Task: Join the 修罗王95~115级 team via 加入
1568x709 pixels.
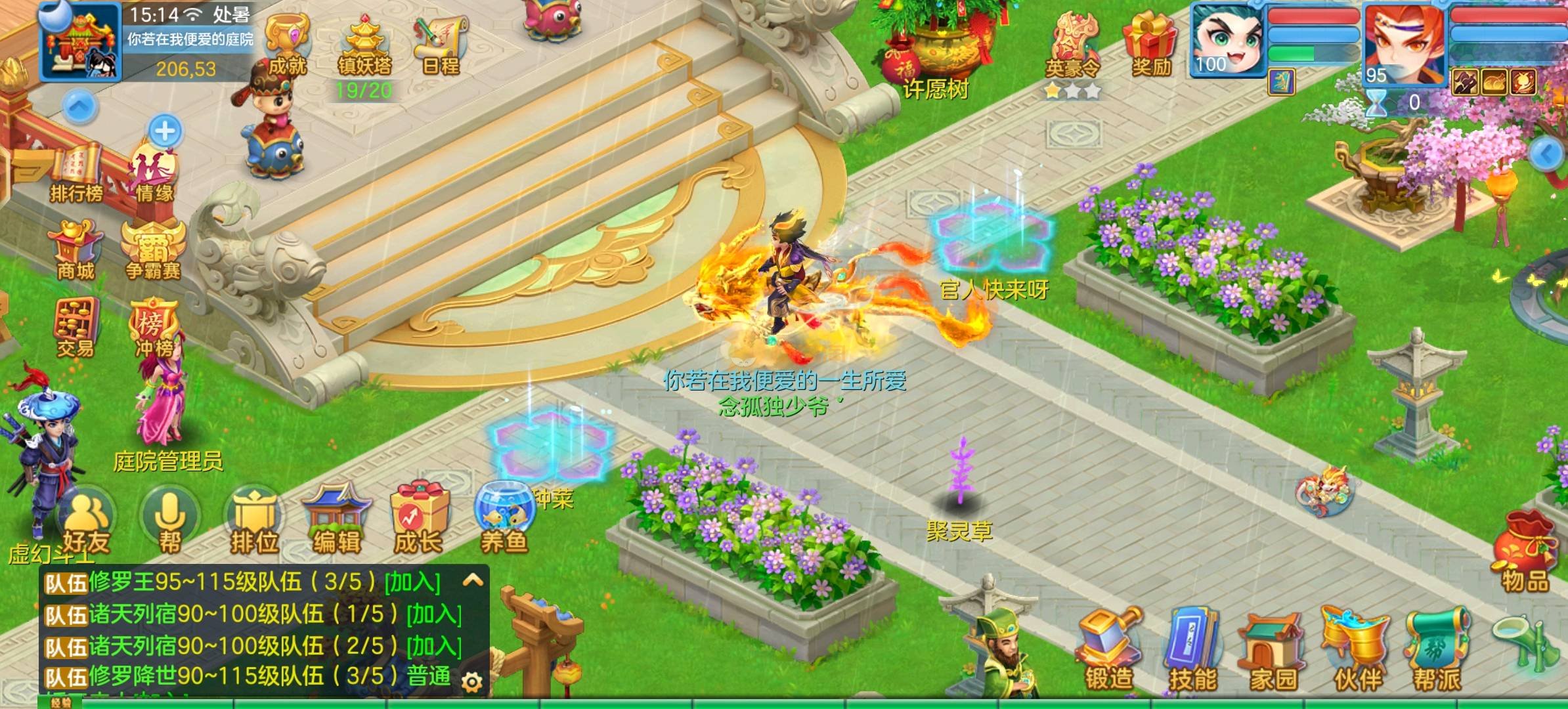Action: (412, 582)
